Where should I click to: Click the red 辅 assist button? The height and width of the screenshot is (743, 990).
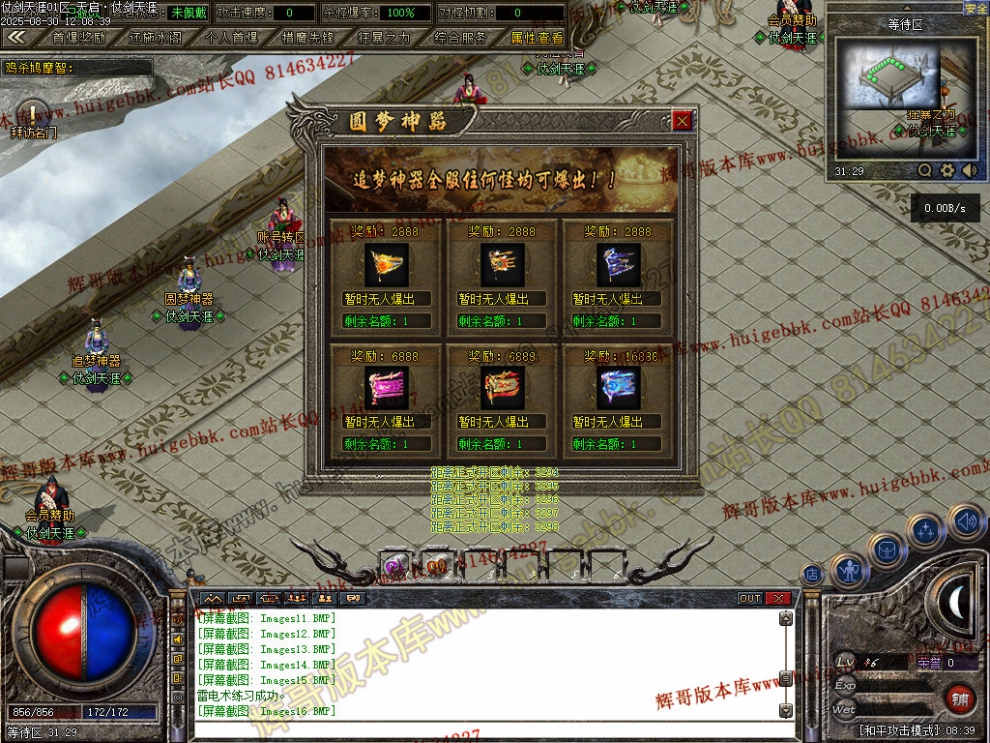click(x=959, y=698)
